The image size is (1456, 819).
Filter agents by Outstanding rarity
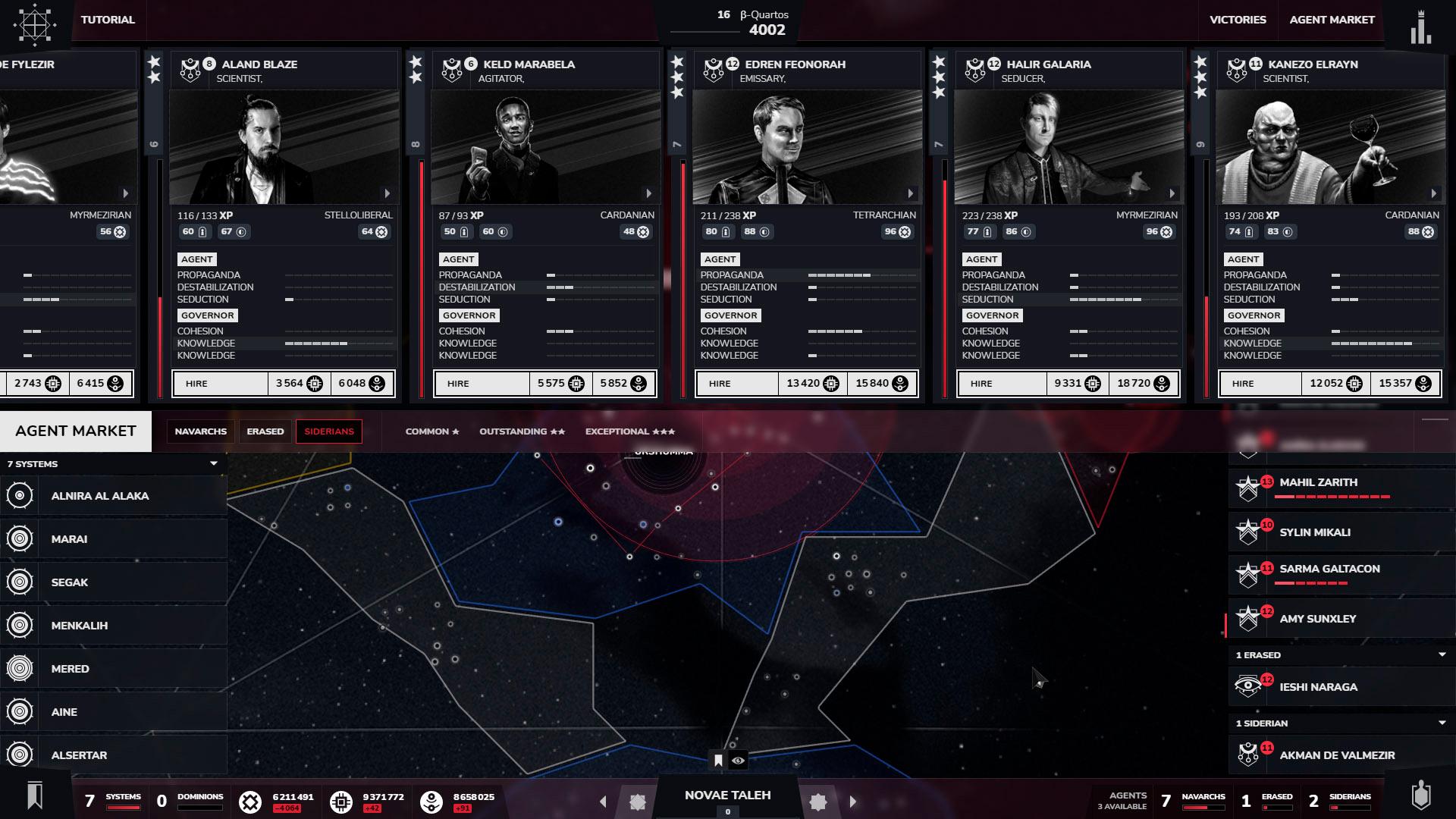(522, 431)
